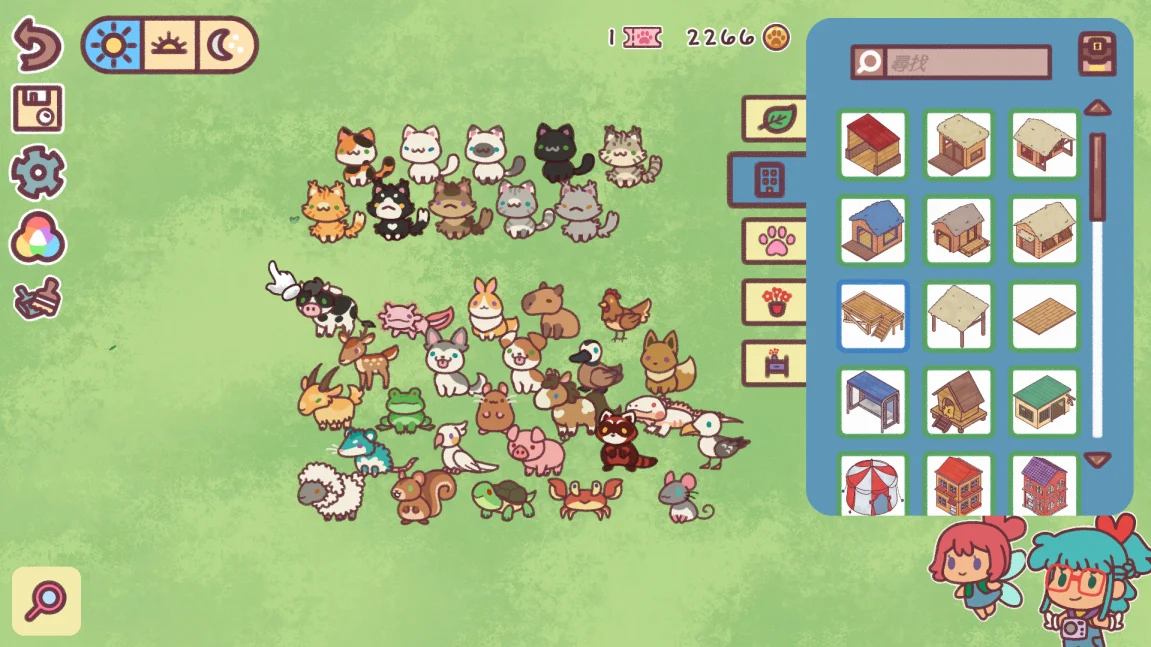Switch to daytime sun mode

[113, 45]
